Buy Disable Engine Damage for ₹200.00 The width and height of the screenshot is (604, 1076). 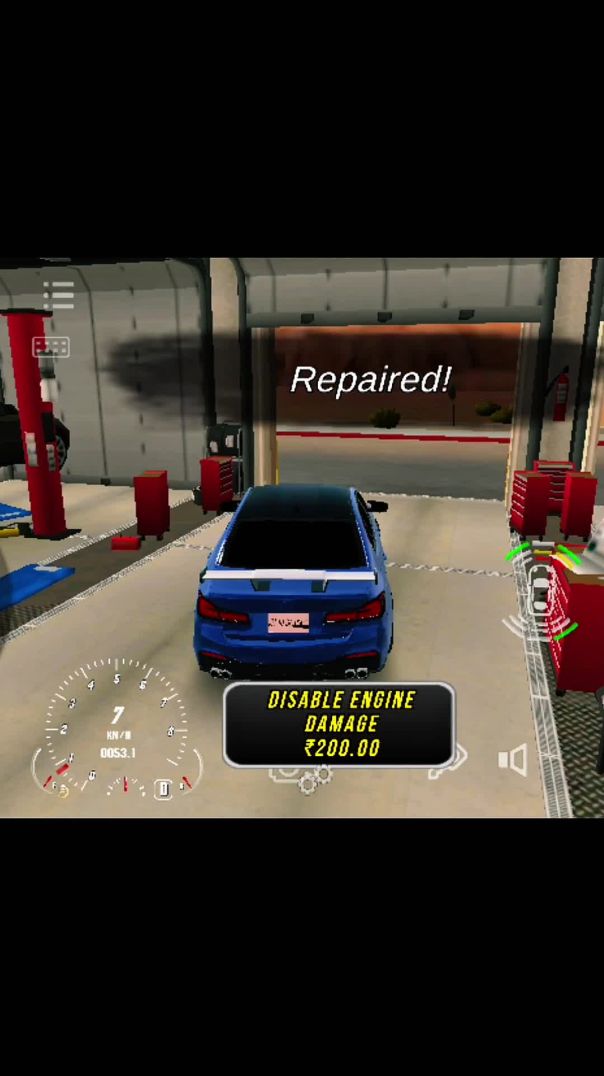tap(338, 724)
